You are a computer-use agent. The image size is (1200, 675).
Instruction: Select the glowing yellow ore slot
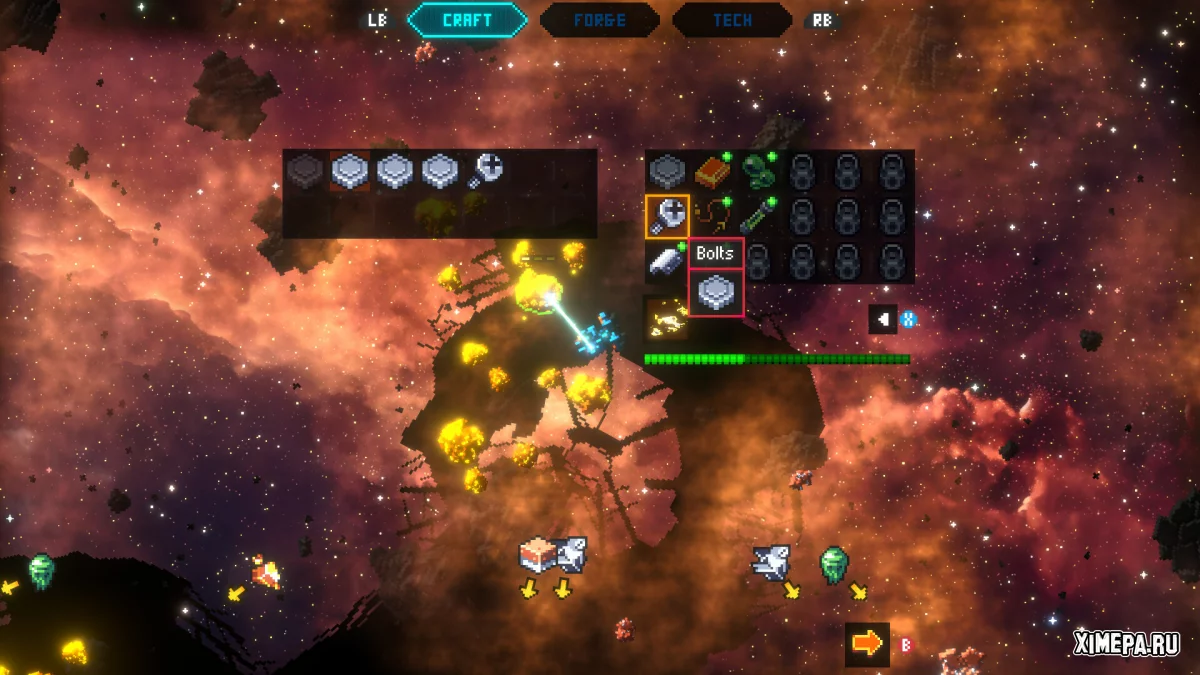[x=665, y=316]
